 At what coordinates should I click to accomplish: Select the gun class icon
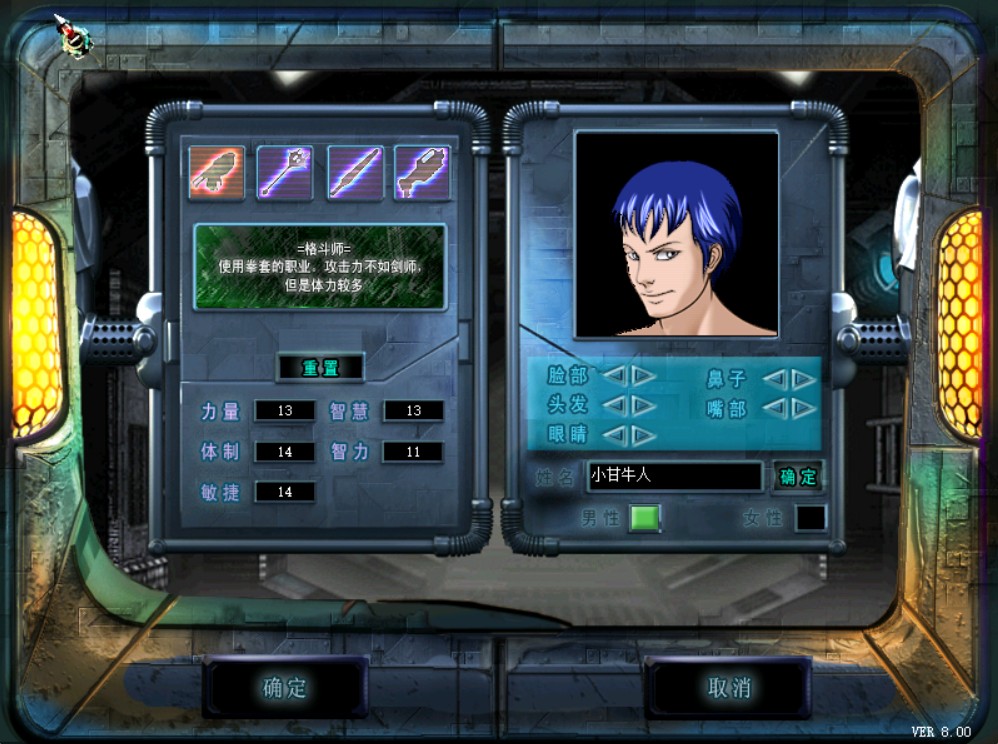click(x=422, y=173)
